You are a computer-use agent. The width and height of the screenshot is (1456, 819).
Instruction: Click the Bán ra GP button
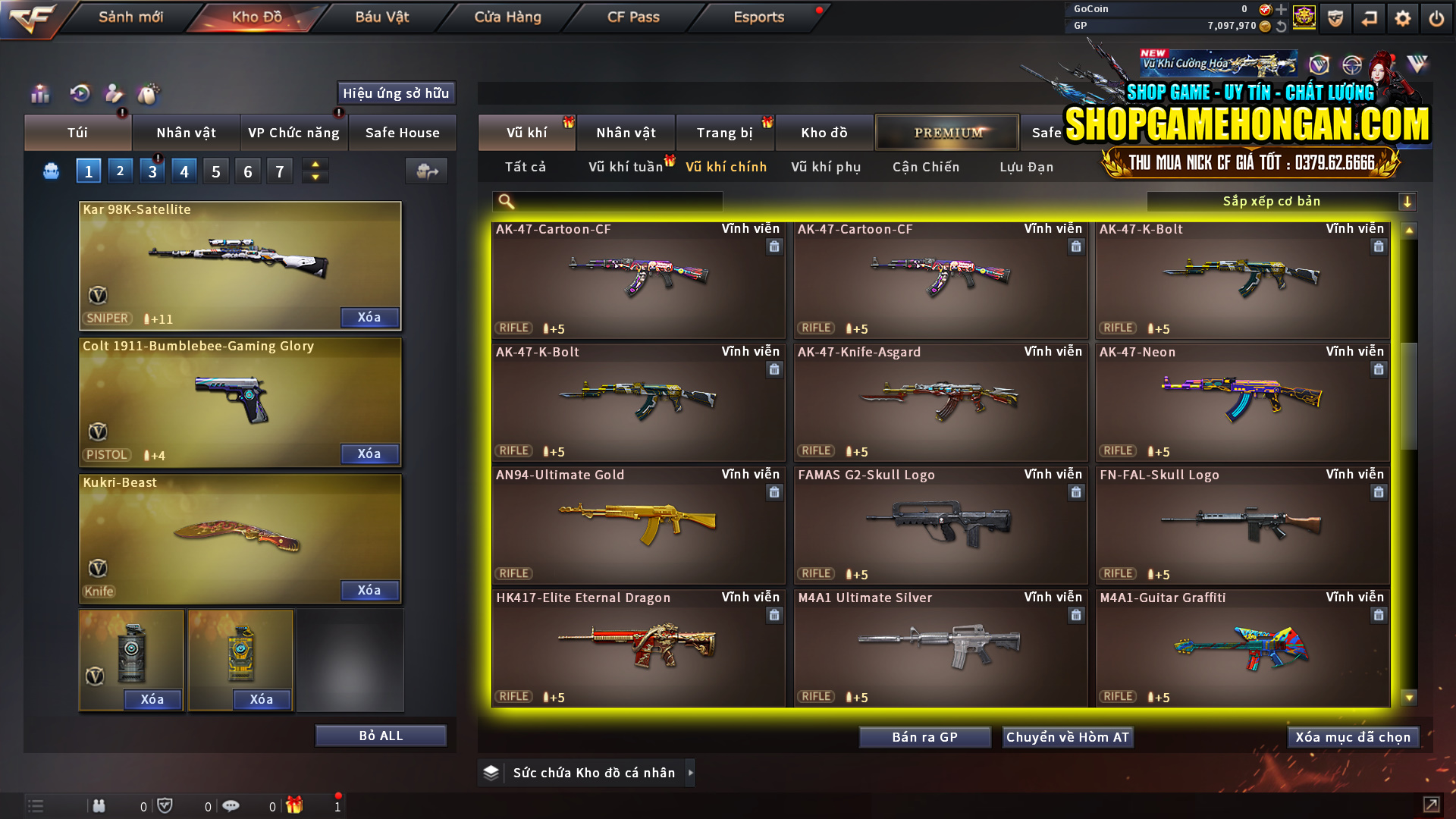pyautogui.click(x=924, y=736)
